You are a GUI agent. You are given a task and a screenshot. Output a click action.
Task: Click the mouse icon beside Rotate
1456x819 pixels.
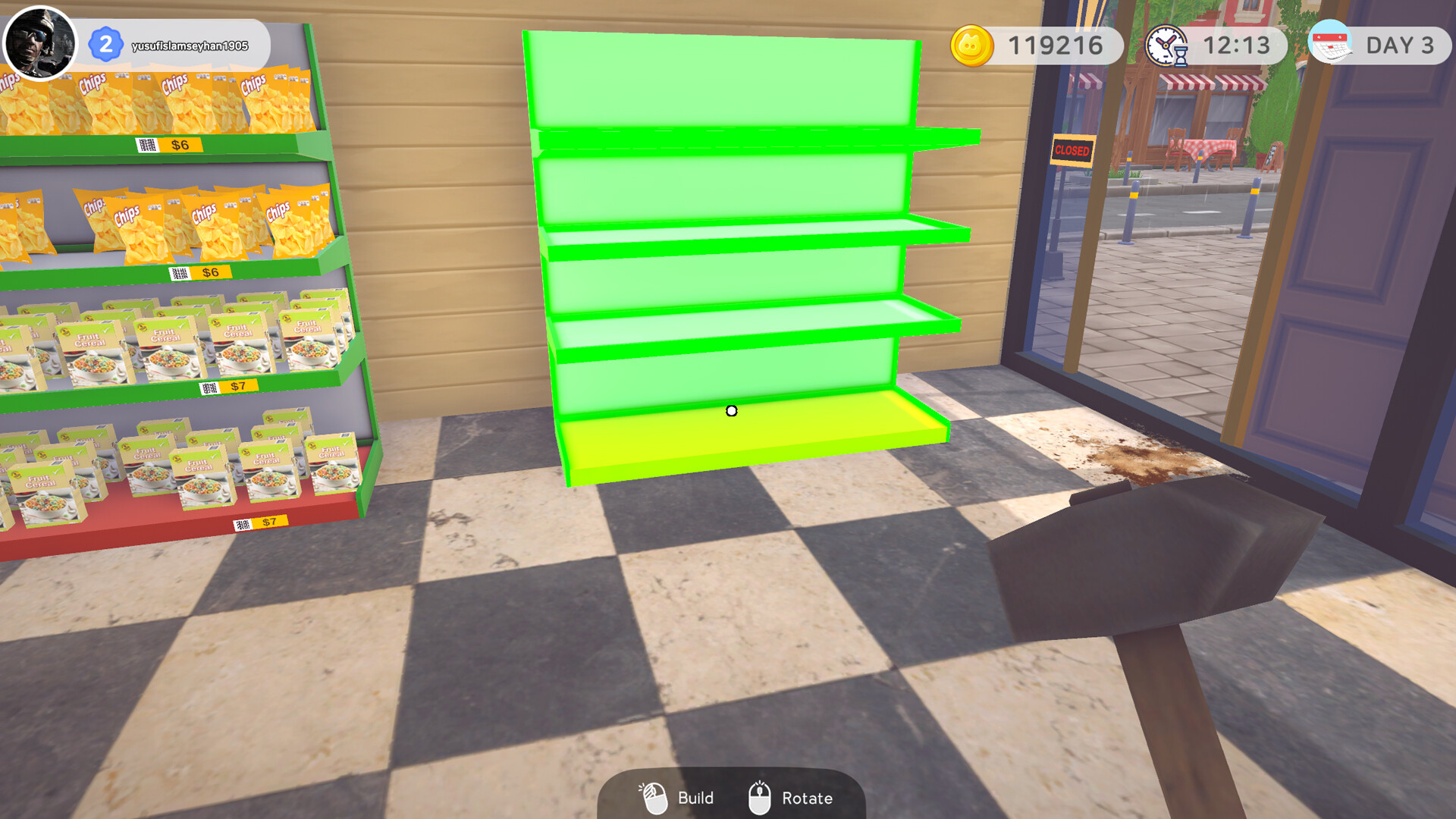tap(760, 797)
